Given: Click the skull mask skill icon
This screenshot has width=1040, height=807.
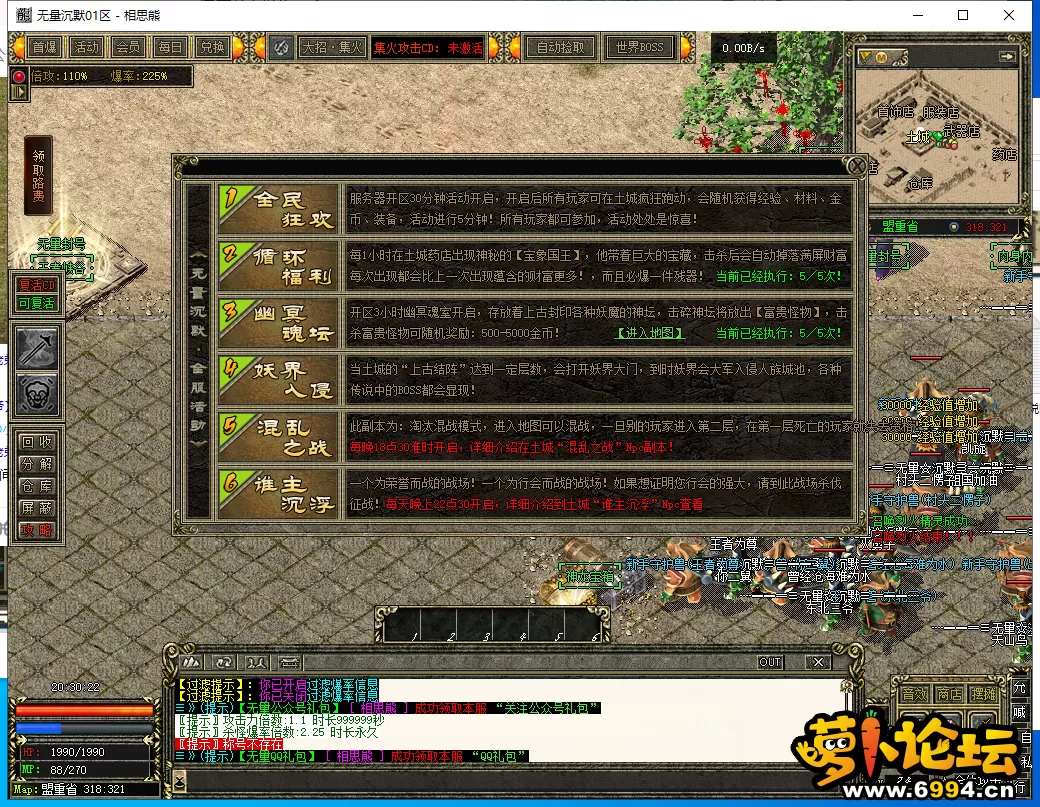Looking at the screenshot, I should coord(36,393).
